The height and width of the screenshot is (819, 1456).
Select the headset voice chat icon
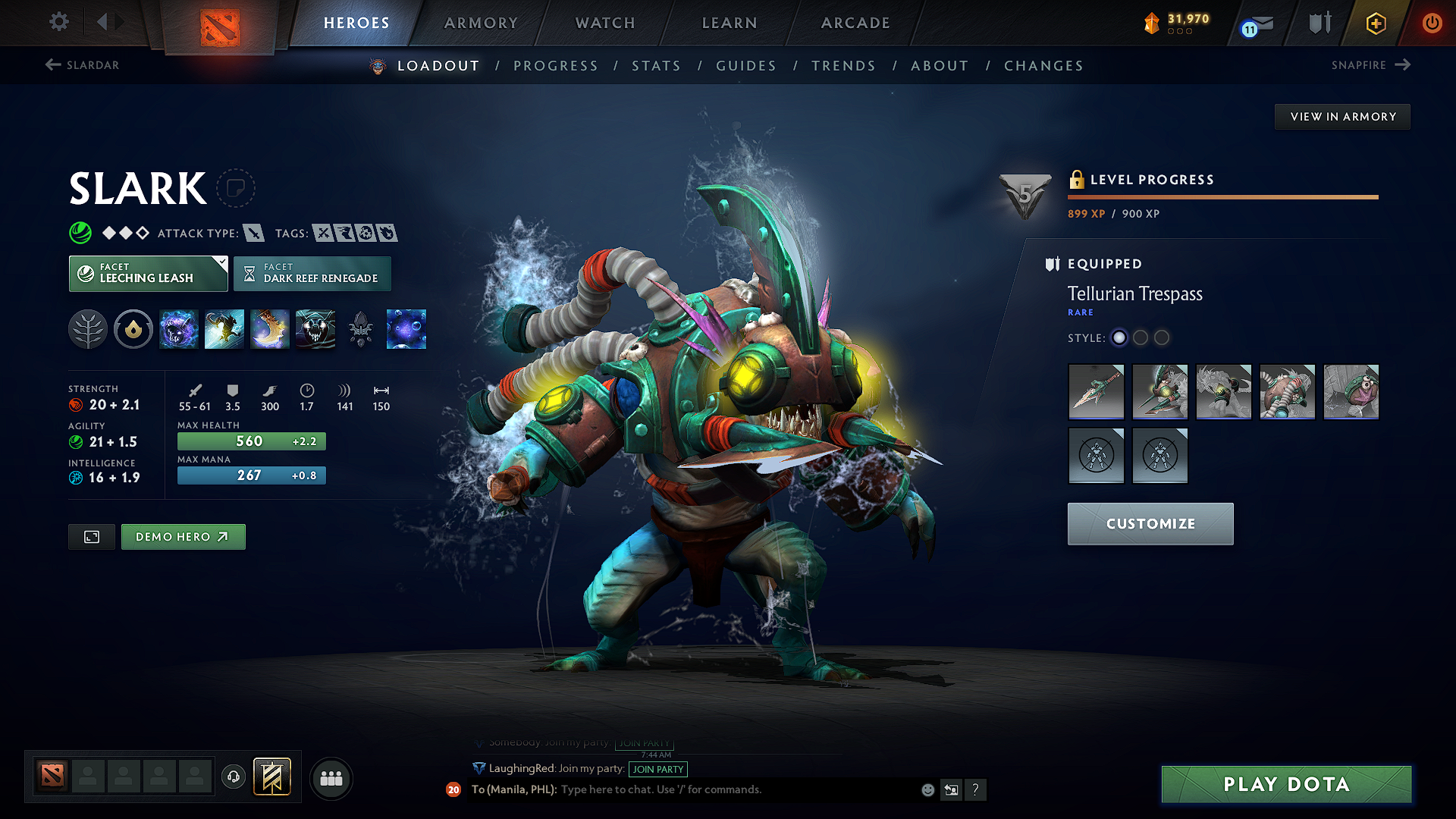click(233, 777)
